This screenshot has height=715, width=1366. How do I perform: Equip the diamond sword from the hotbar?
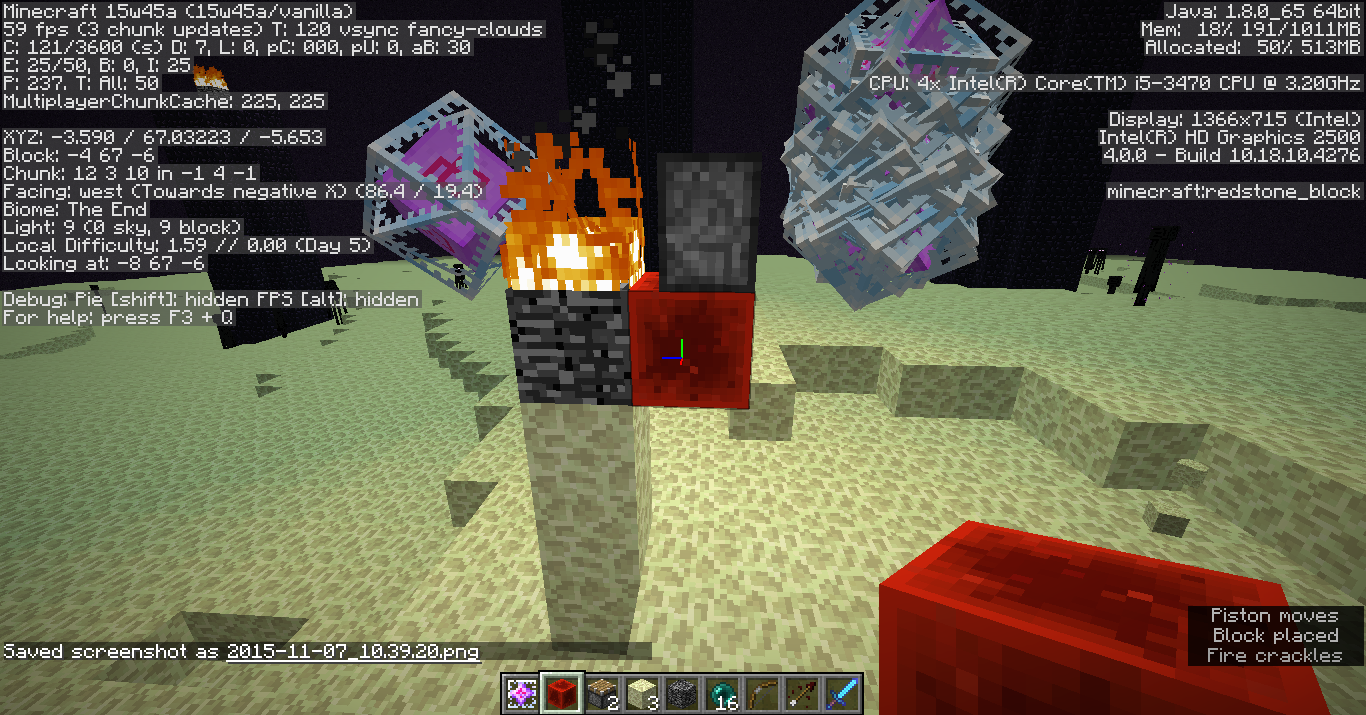[x=841, y=693]
